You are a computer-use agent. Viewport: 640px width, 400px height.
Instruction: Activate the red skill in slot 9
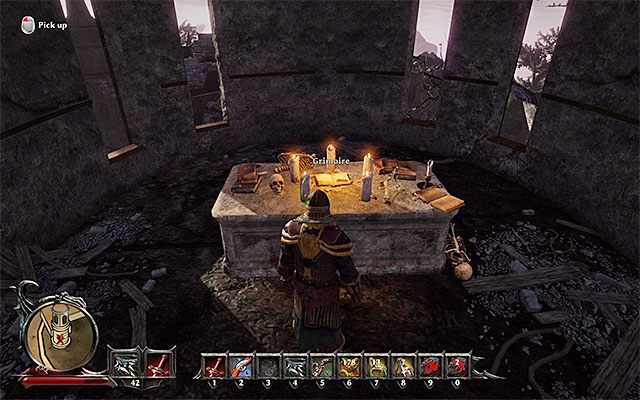[x=431, y=366]
